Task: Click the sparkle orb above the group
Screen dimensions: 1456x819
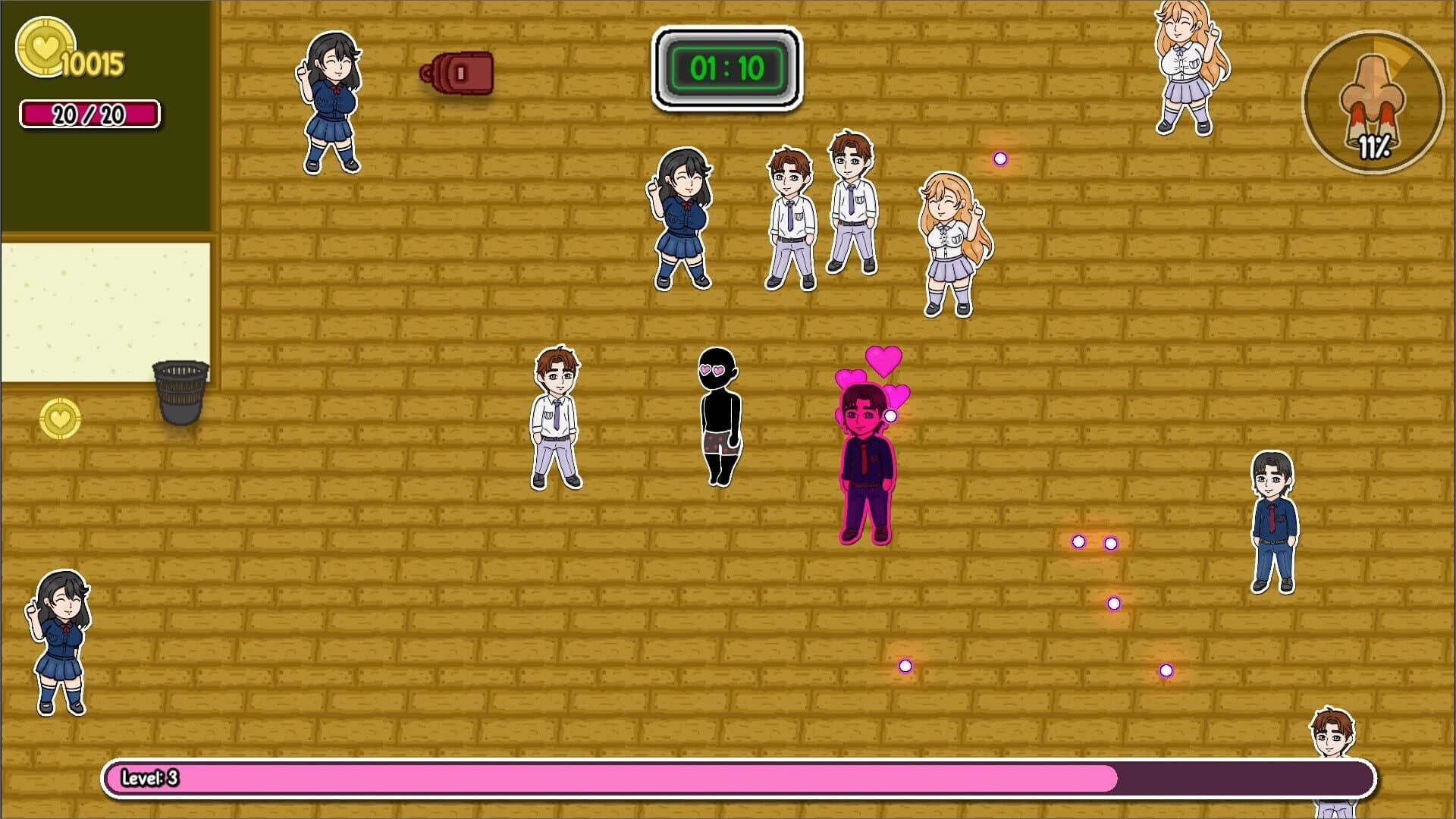Action: point(1000,158)
